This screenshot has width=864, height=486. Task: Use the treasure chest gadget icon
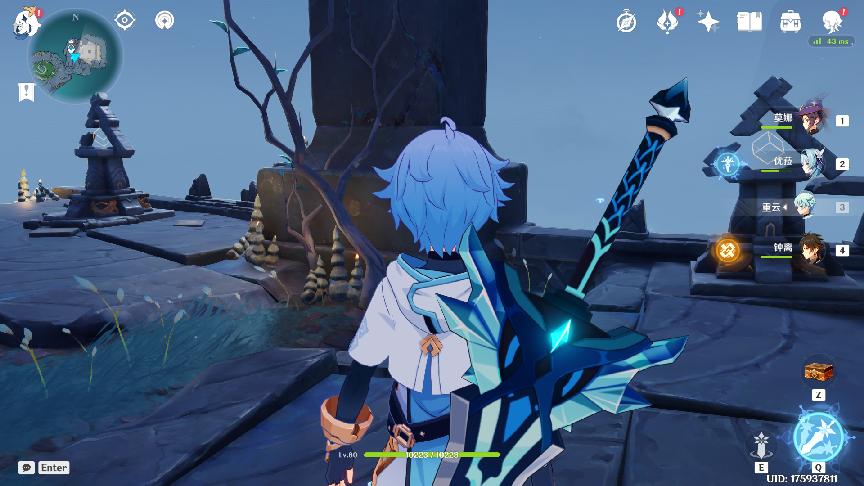(x=819, y=371)
